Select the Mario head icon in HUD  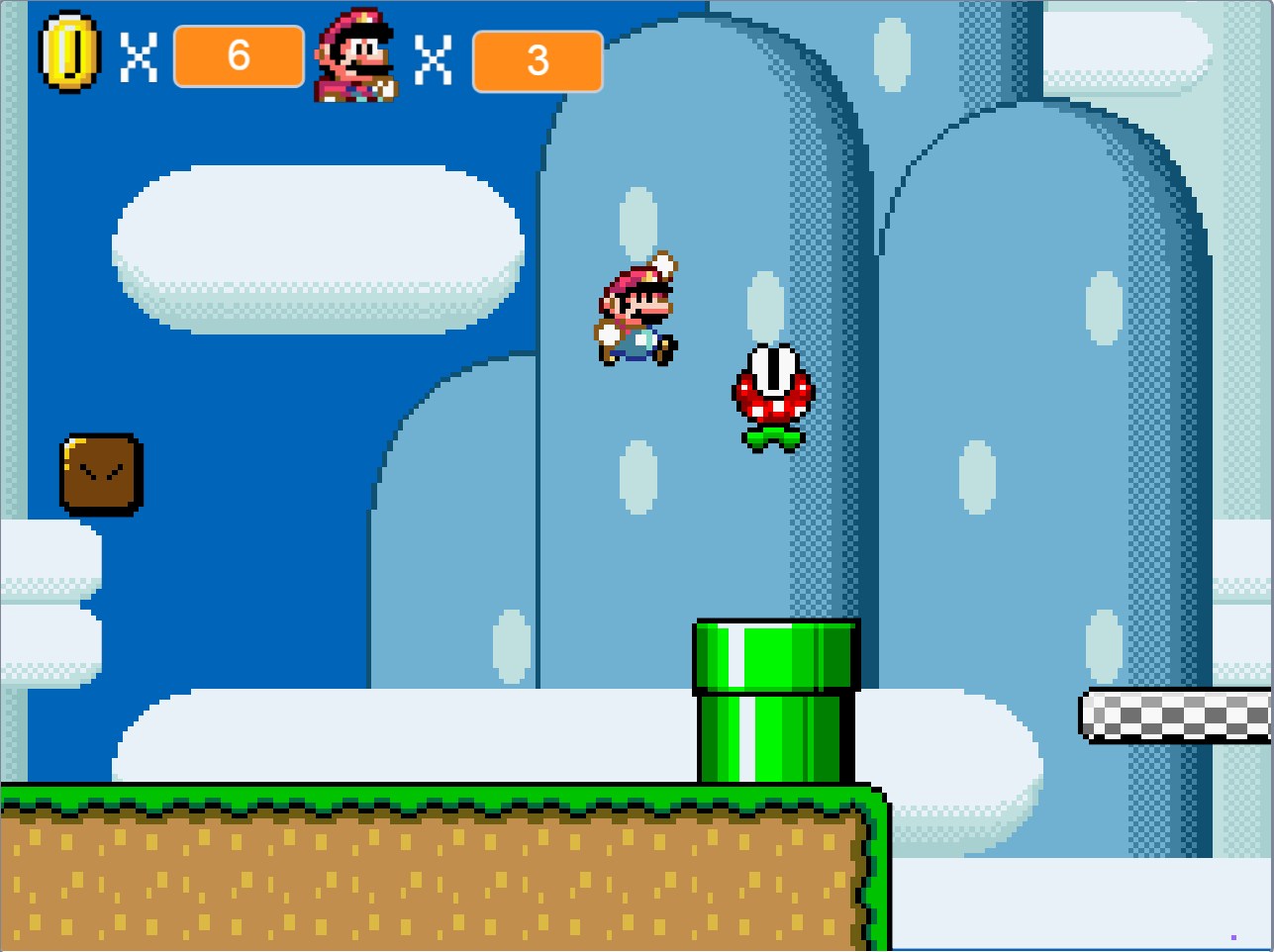(357, 54)
